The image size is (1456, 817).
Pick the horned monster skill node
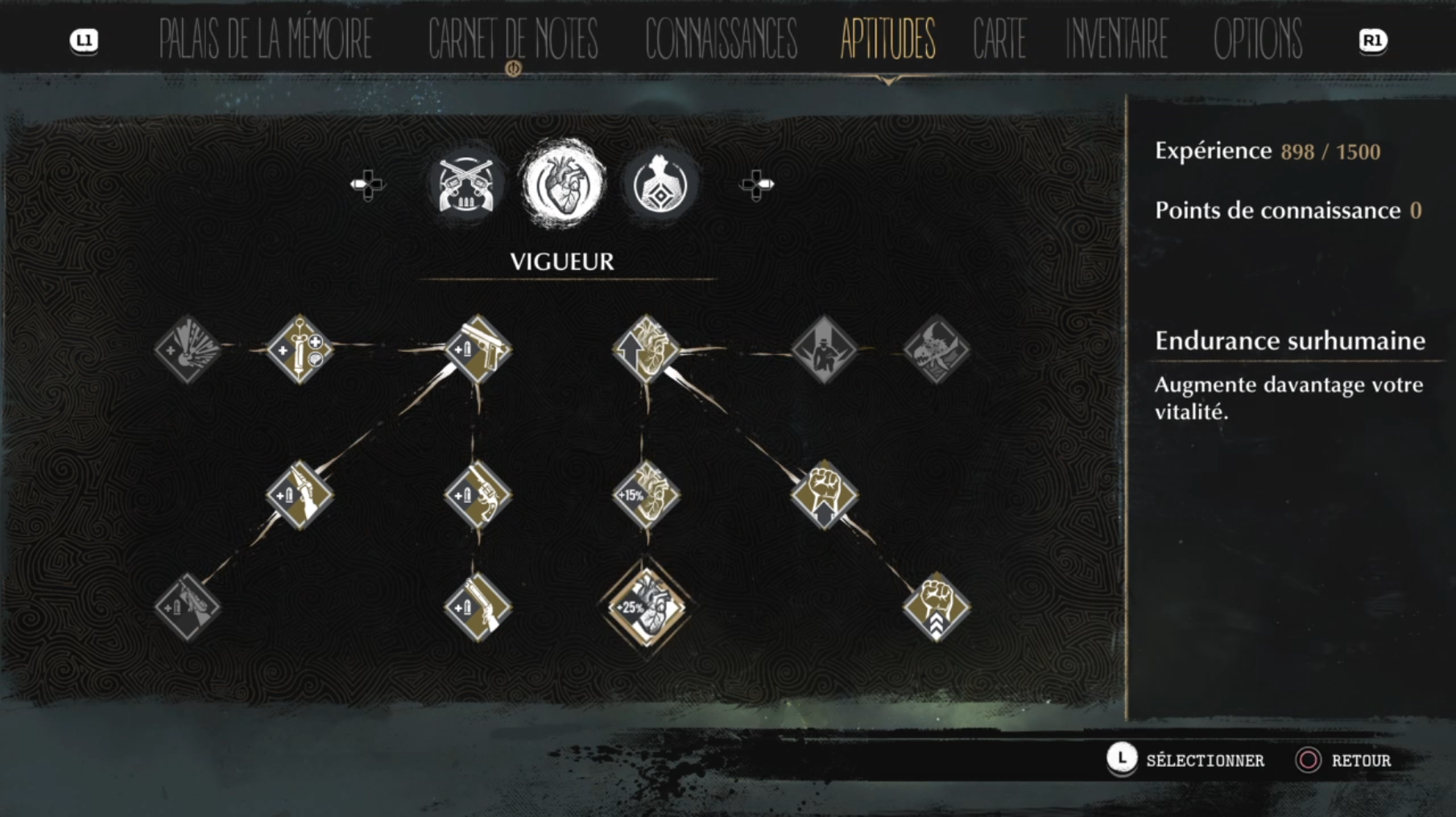(936, 349)
